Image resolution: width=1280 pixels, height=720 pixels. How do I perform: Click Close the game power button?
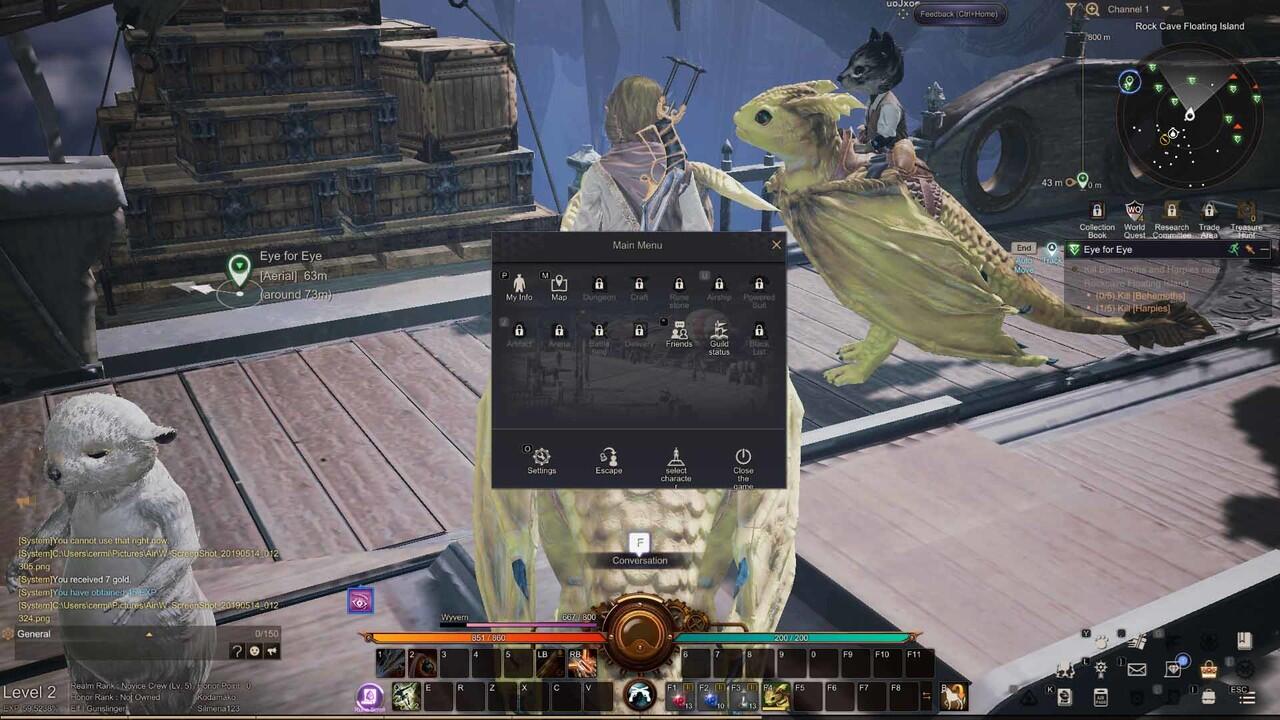click(x=743, y=460)
